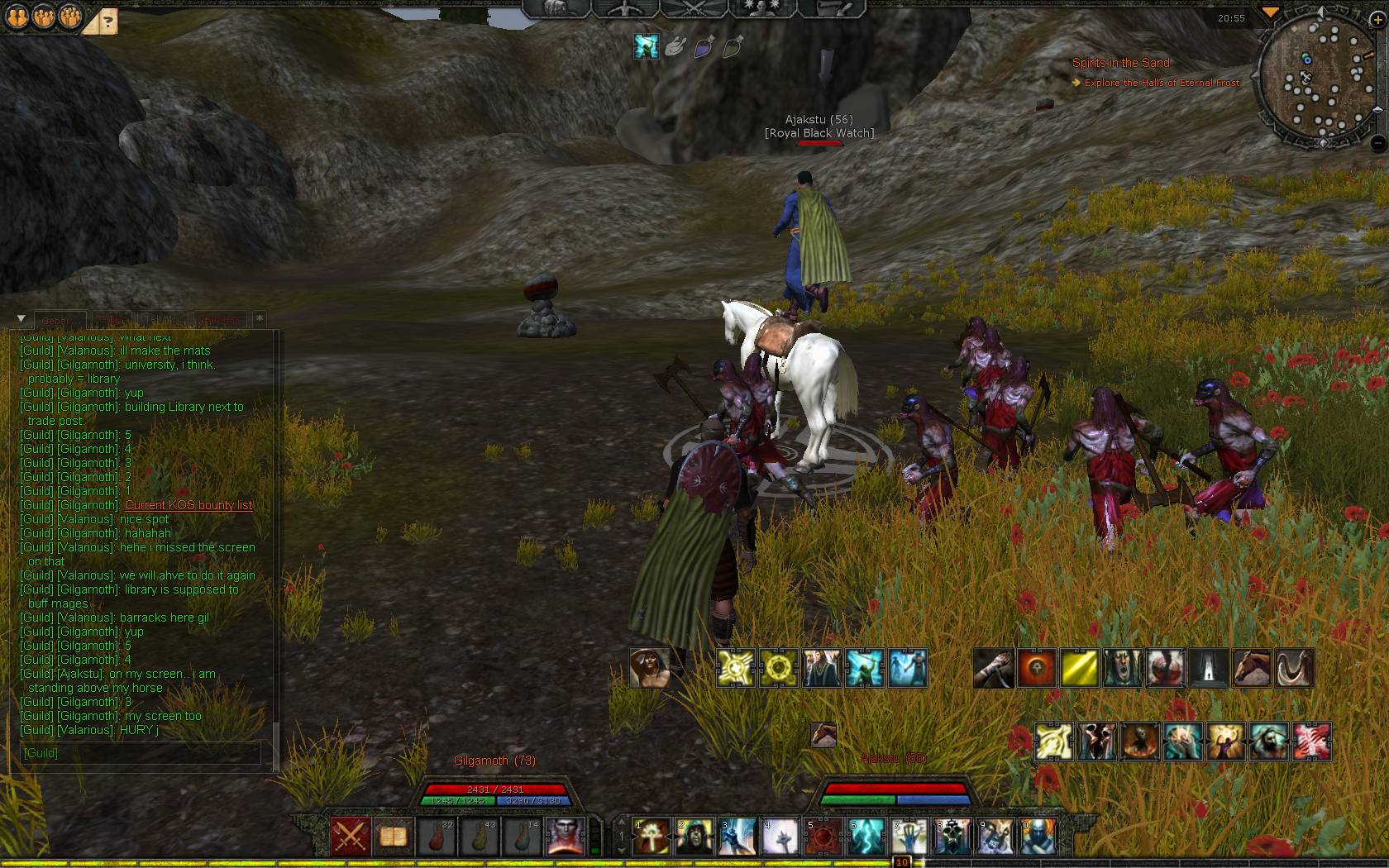Use the red potion stack of 32

point(436,836)
